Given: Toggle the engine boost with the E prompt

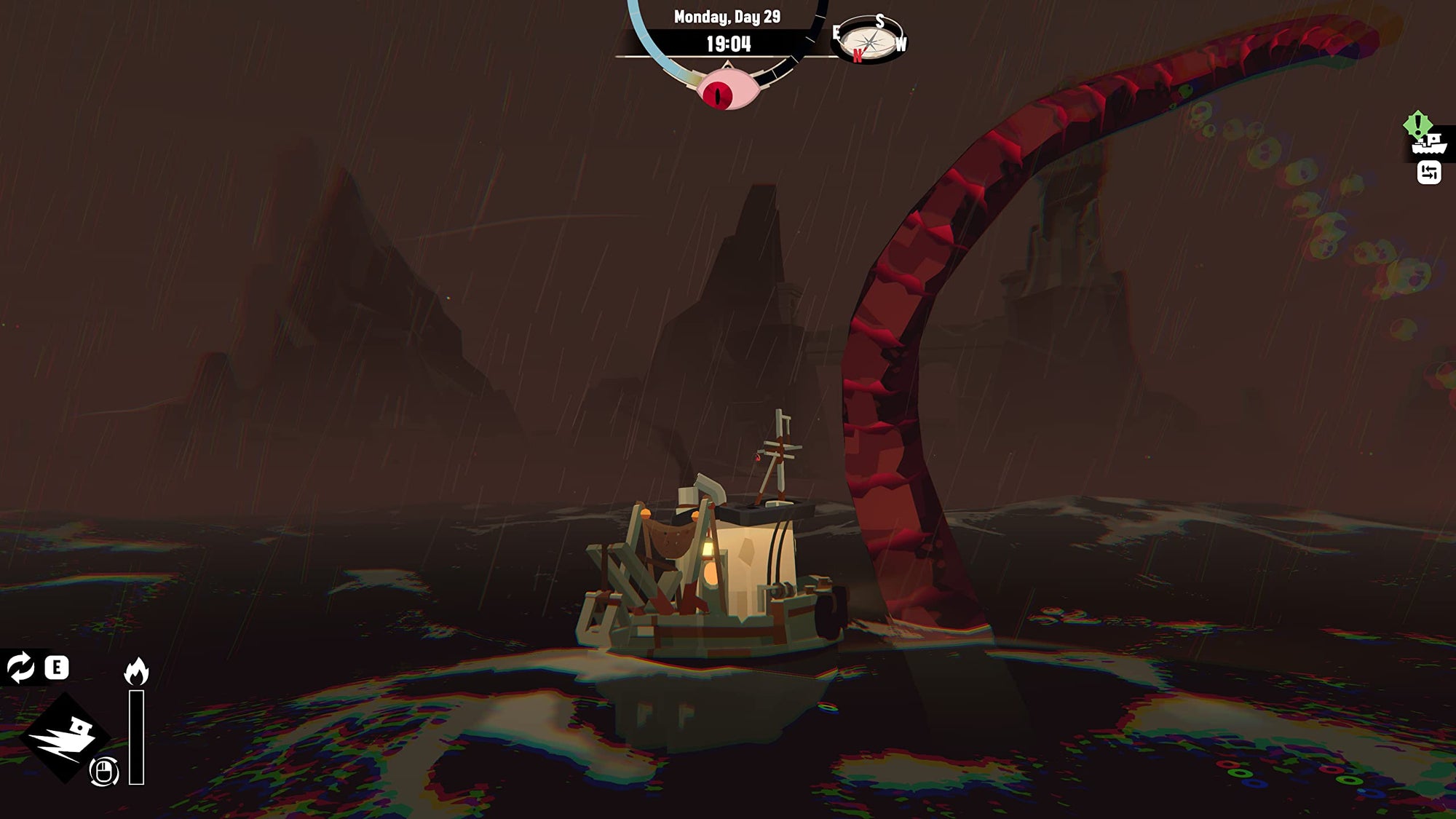Looking at the screenshot, I should 58,667.
